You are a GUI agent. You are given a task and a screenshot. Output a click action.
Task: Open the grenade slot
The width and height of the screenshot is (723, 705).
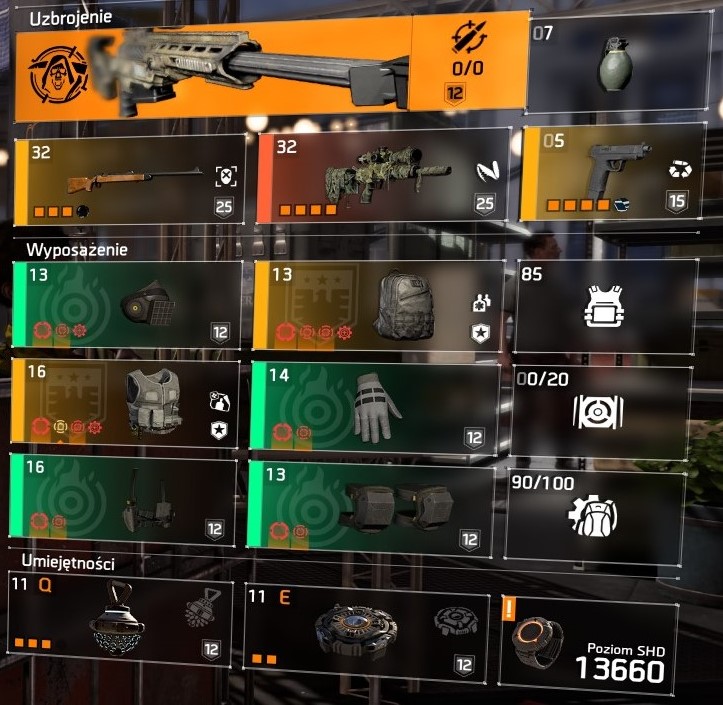click(619, 69)
